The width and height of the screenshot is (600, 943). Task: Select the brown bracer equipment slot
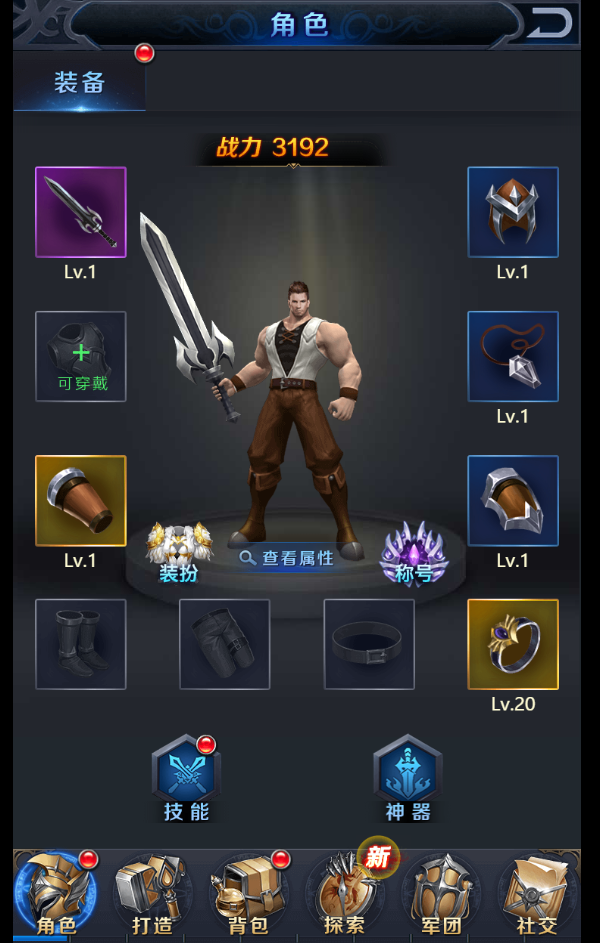(x=81, y=500)
